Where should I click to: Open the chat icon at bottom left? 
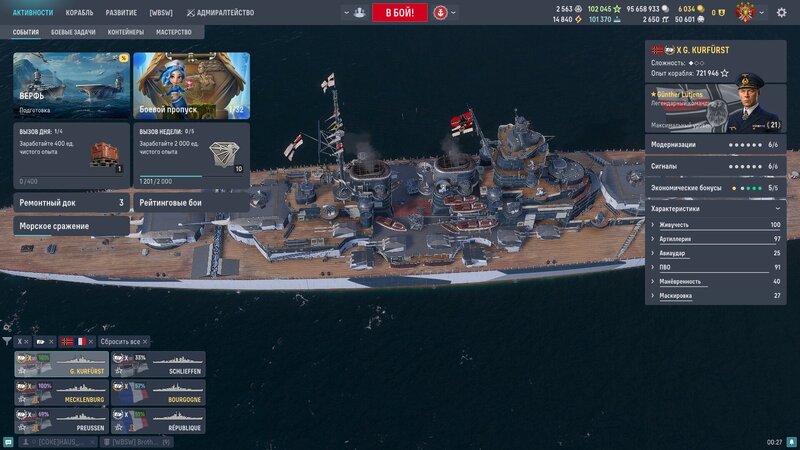click(x=9, y=442)
